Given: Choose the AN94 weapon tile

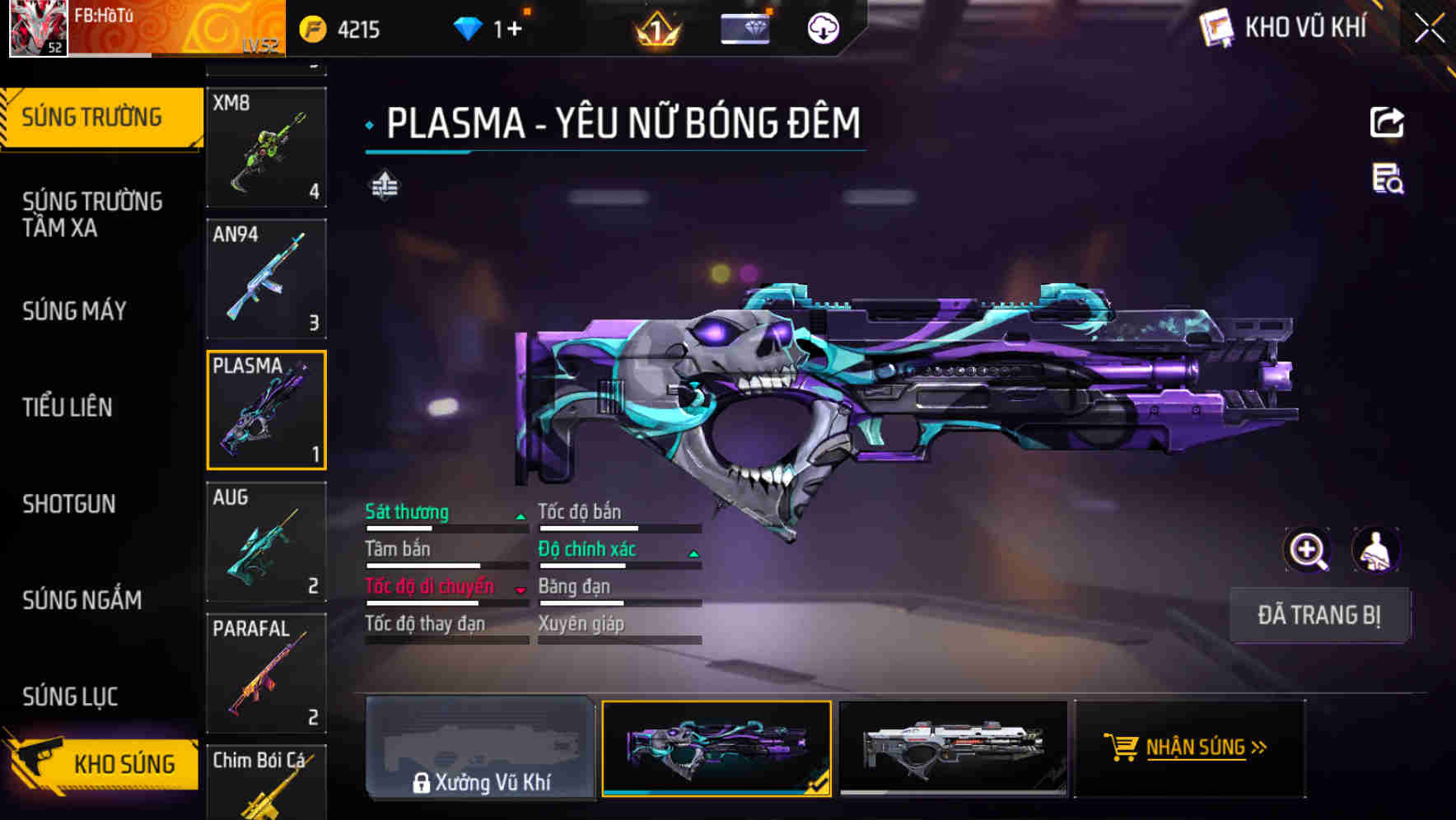Looking at the screenshot, I should [x=266, y=278].
